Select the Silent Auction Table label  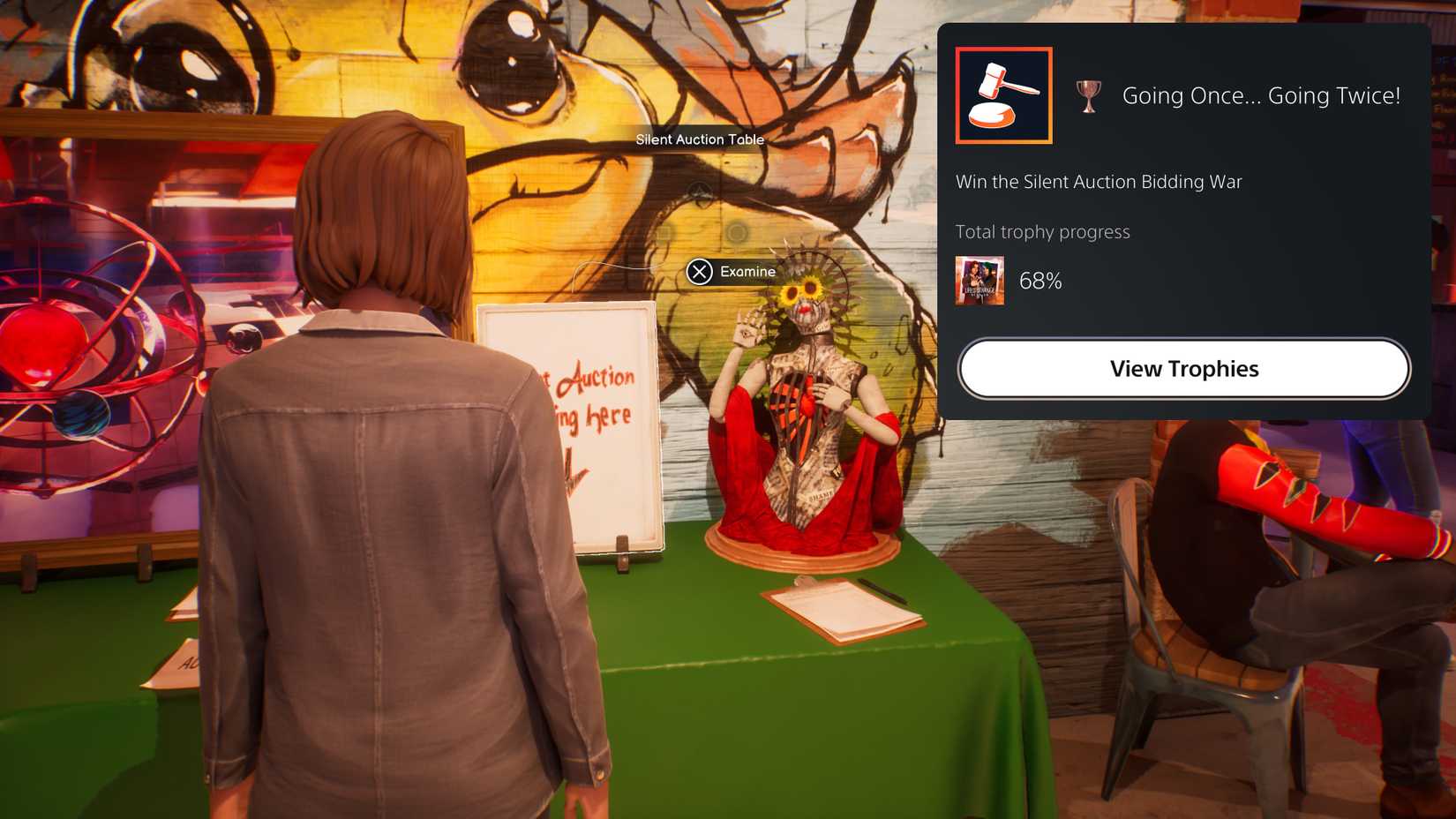coord(699,139)
